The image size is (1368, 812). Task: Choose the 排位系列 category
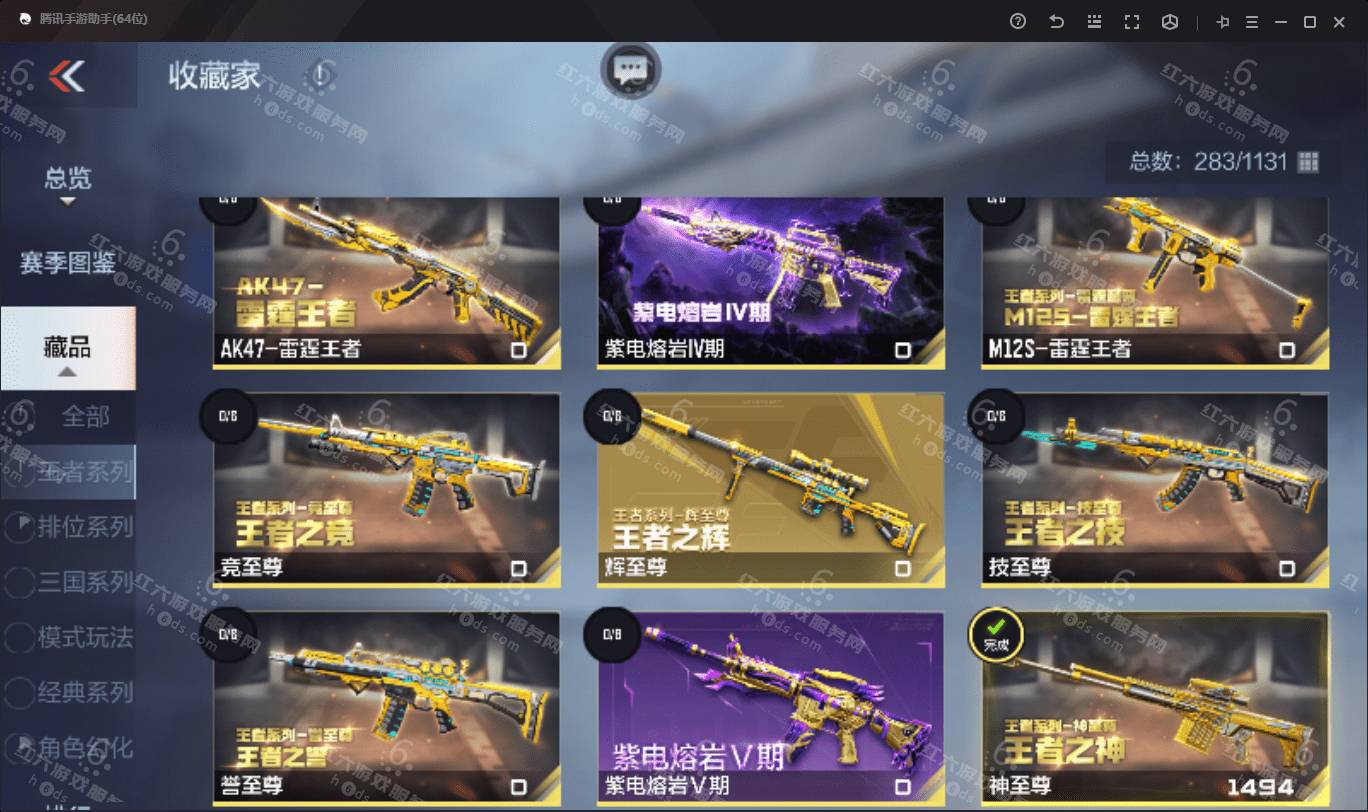pos(84,527)
